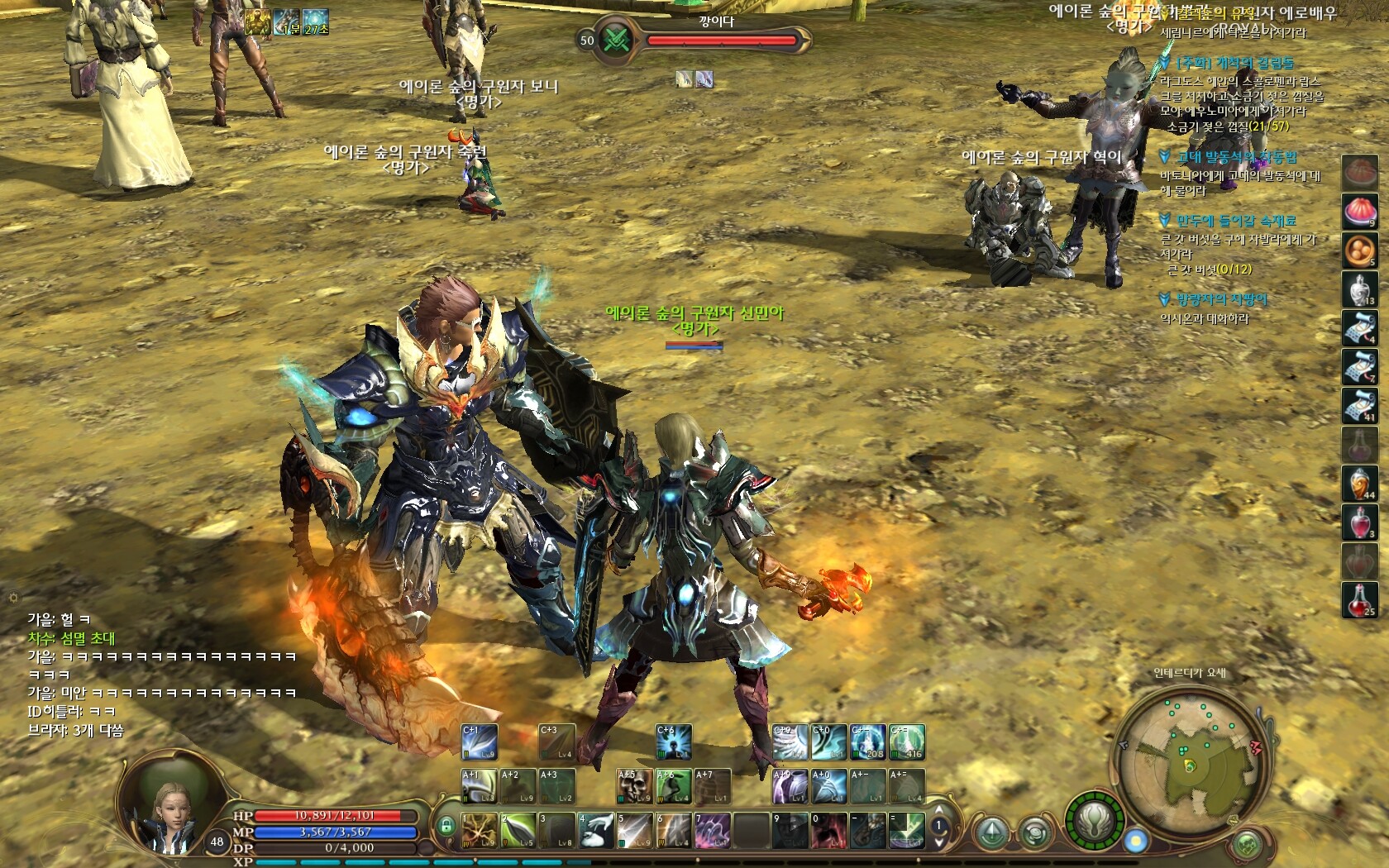
Task: Use the red potion with 25 remaining
Action: click(1359, 599)
